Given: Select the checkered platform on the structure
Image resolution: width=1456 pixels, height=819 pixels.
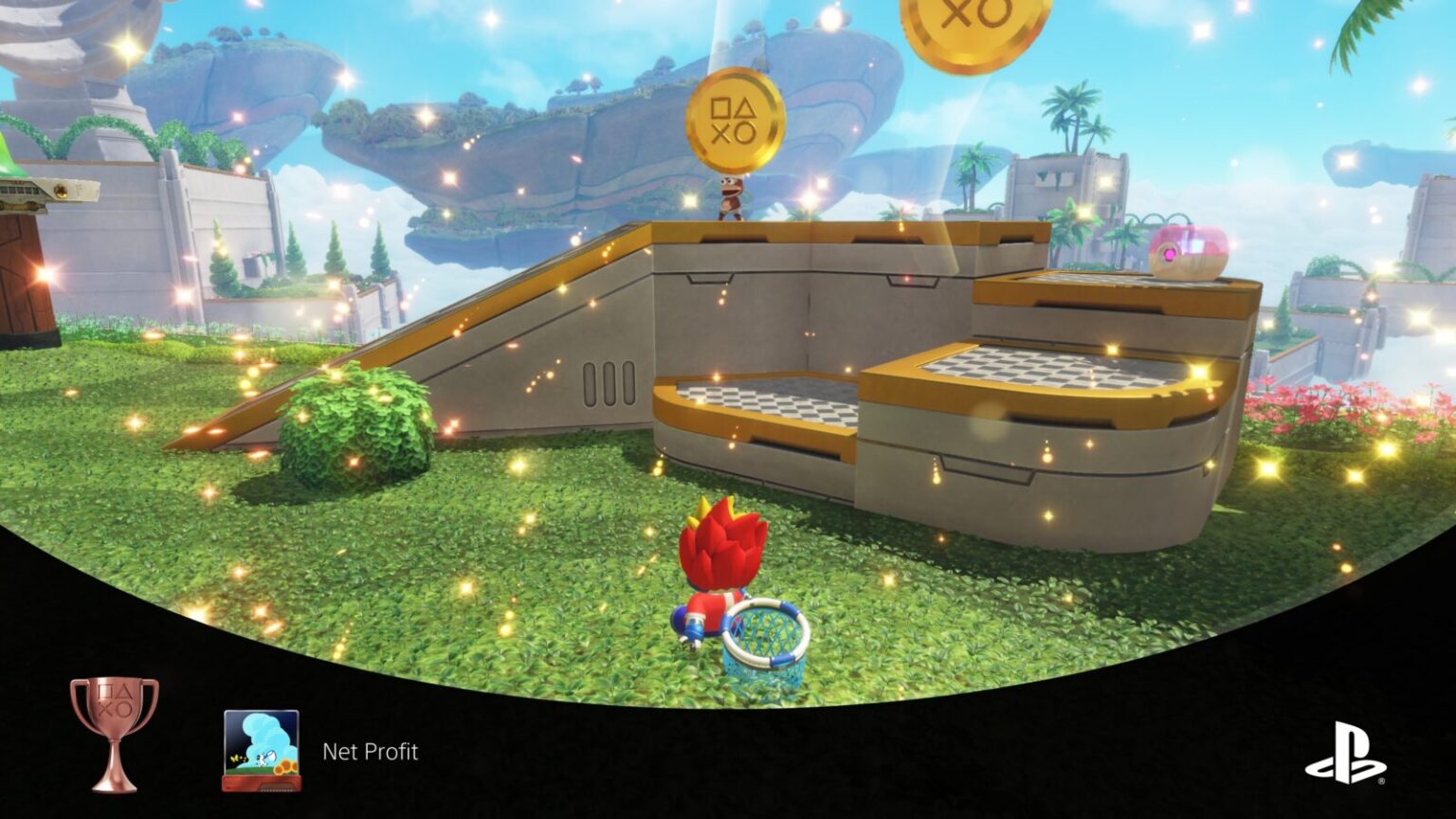Looking at the screenshot, I should point(1052,370).
